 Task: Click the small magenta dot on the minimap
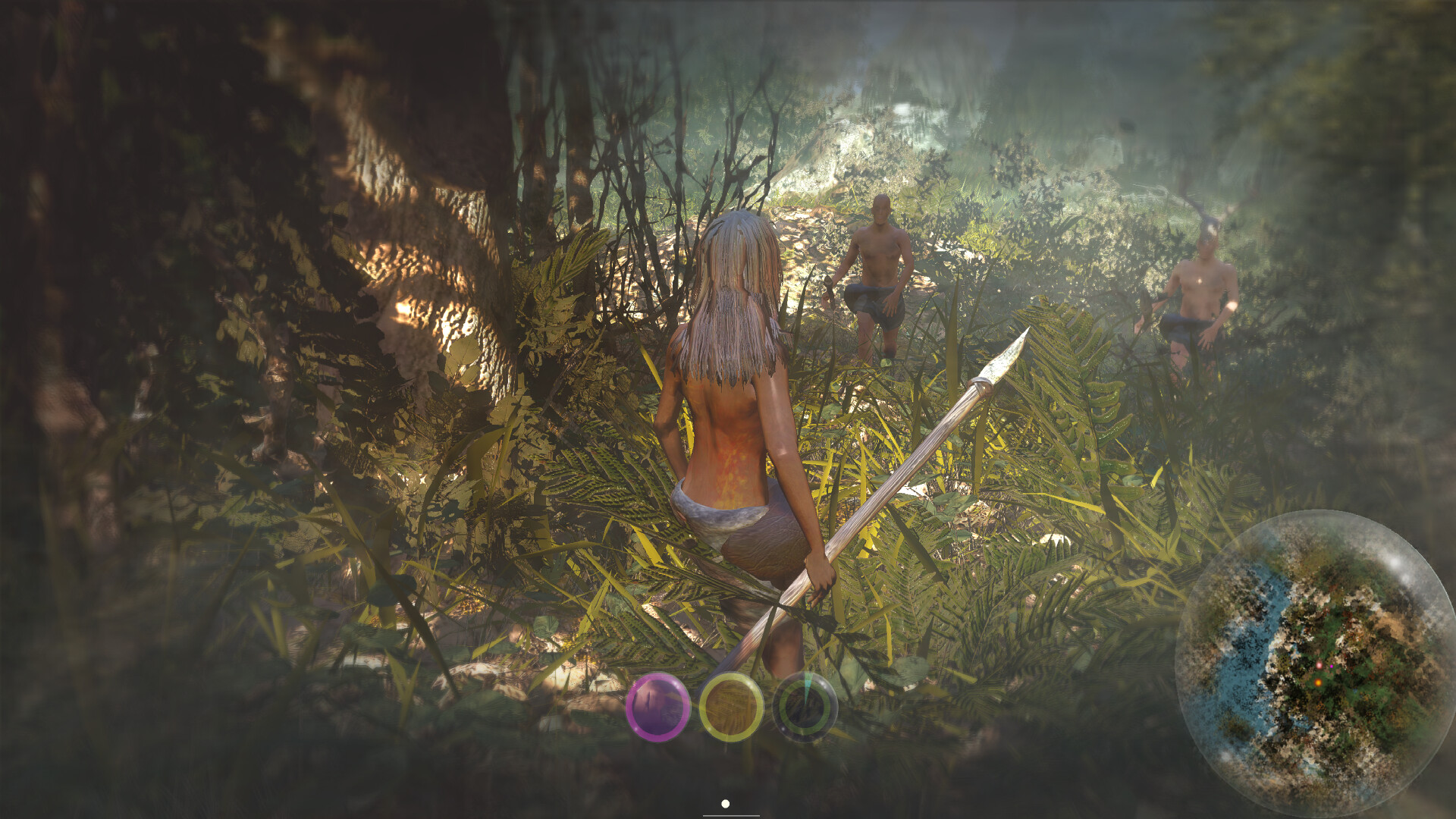point(1331,667)
